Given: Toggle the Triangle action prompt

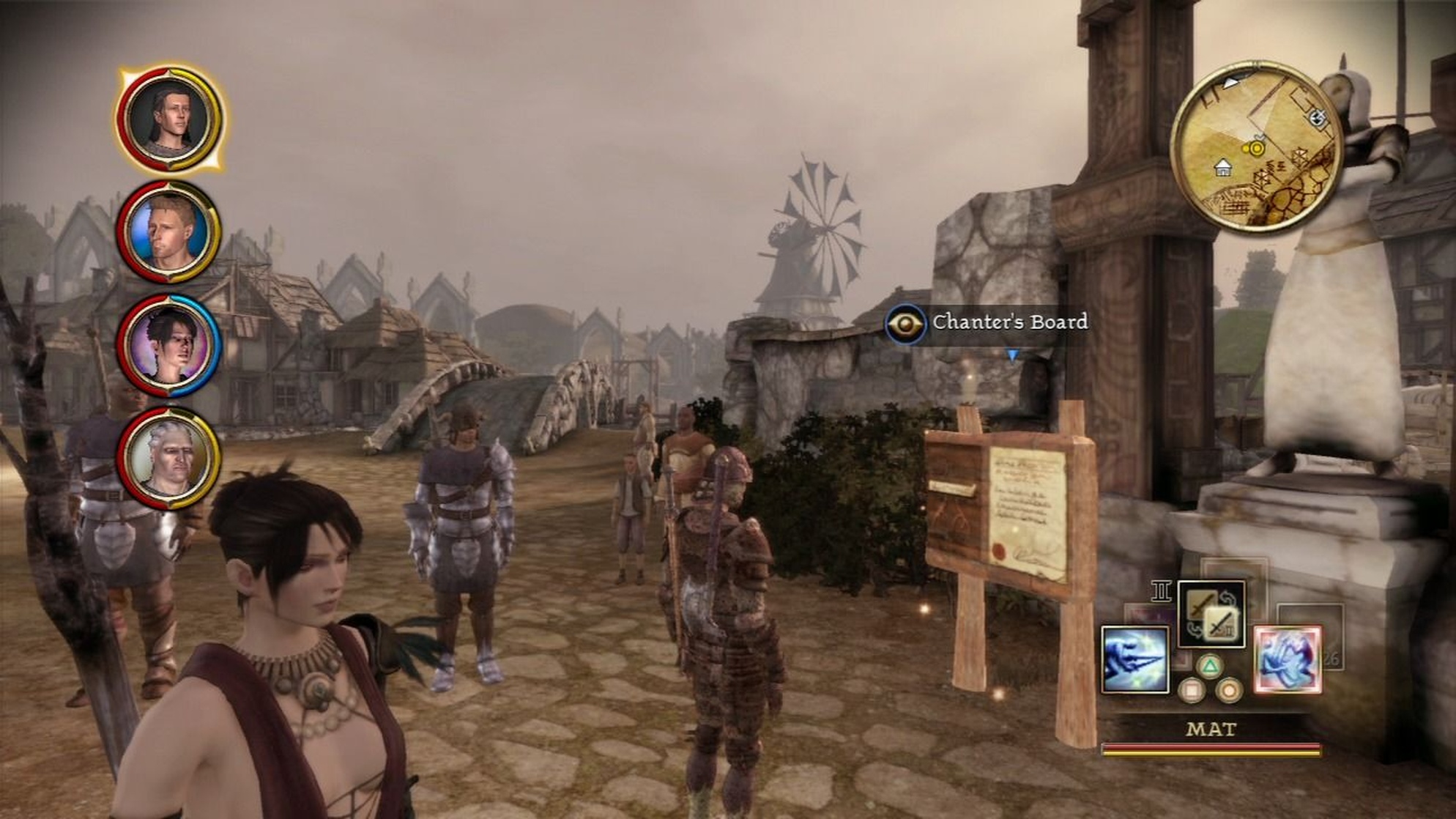Looking at the screenshot, I should [x=1209, y=665].
